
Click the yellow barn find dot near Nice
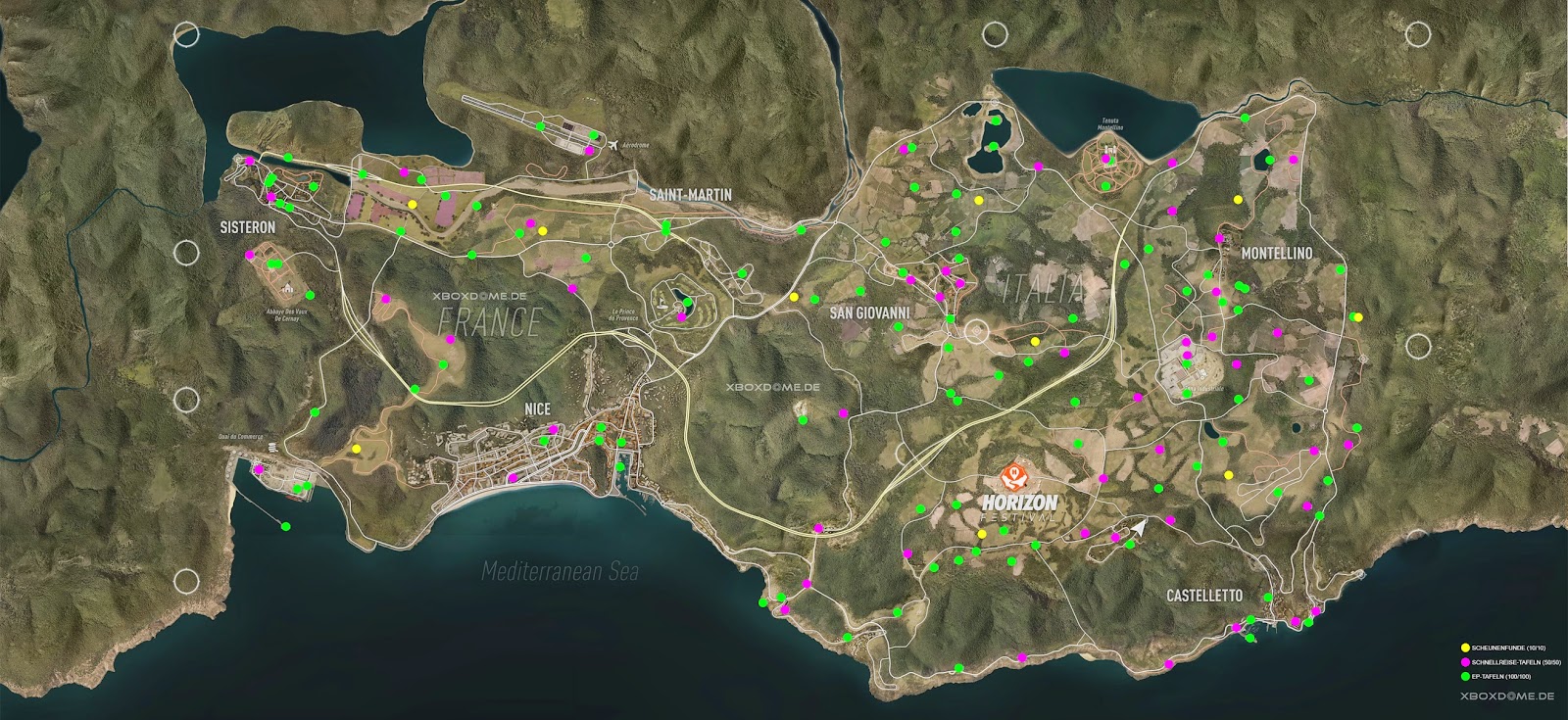tap(357, 447)
